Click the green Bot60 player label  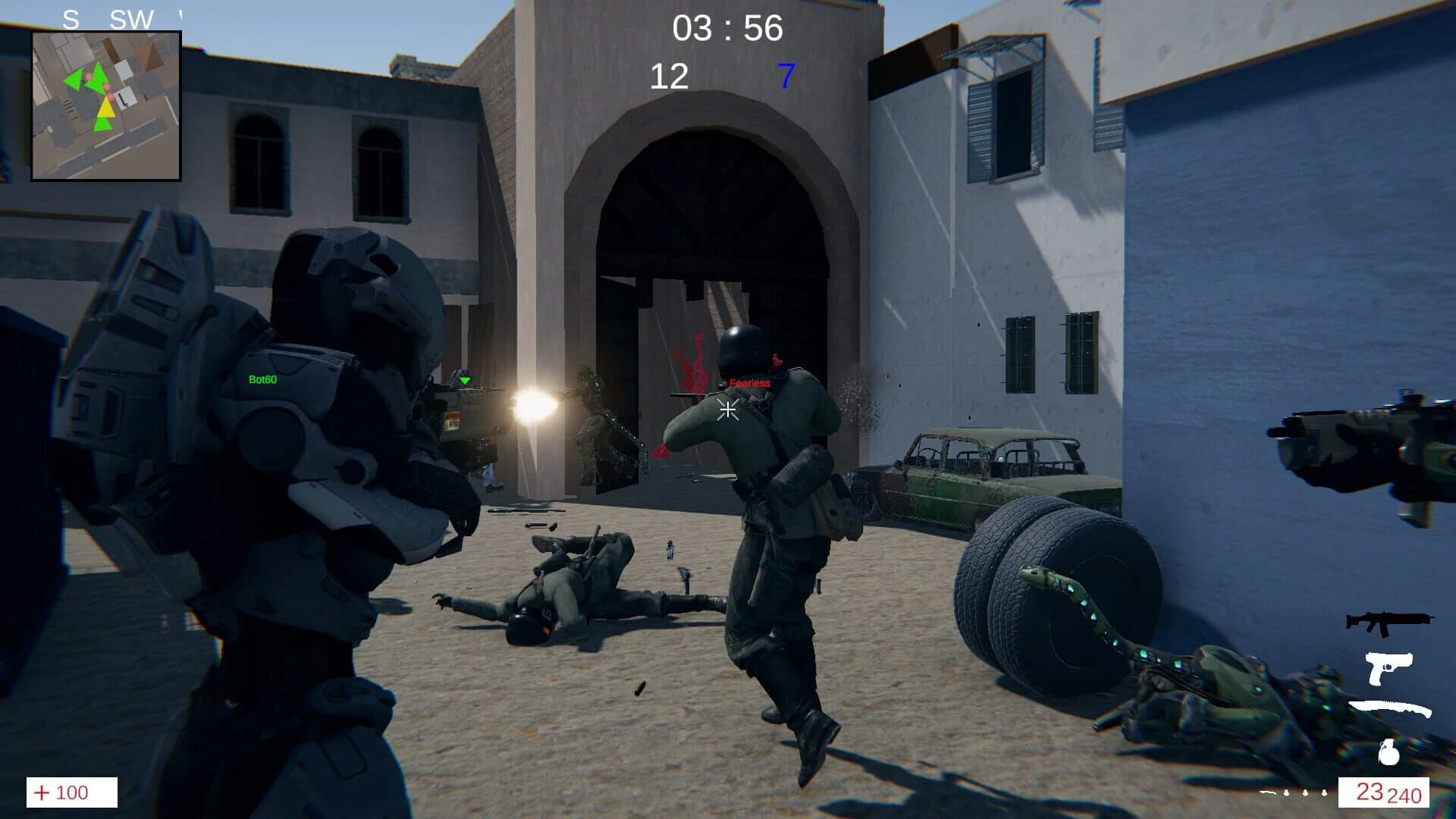(x=262, y=378)
